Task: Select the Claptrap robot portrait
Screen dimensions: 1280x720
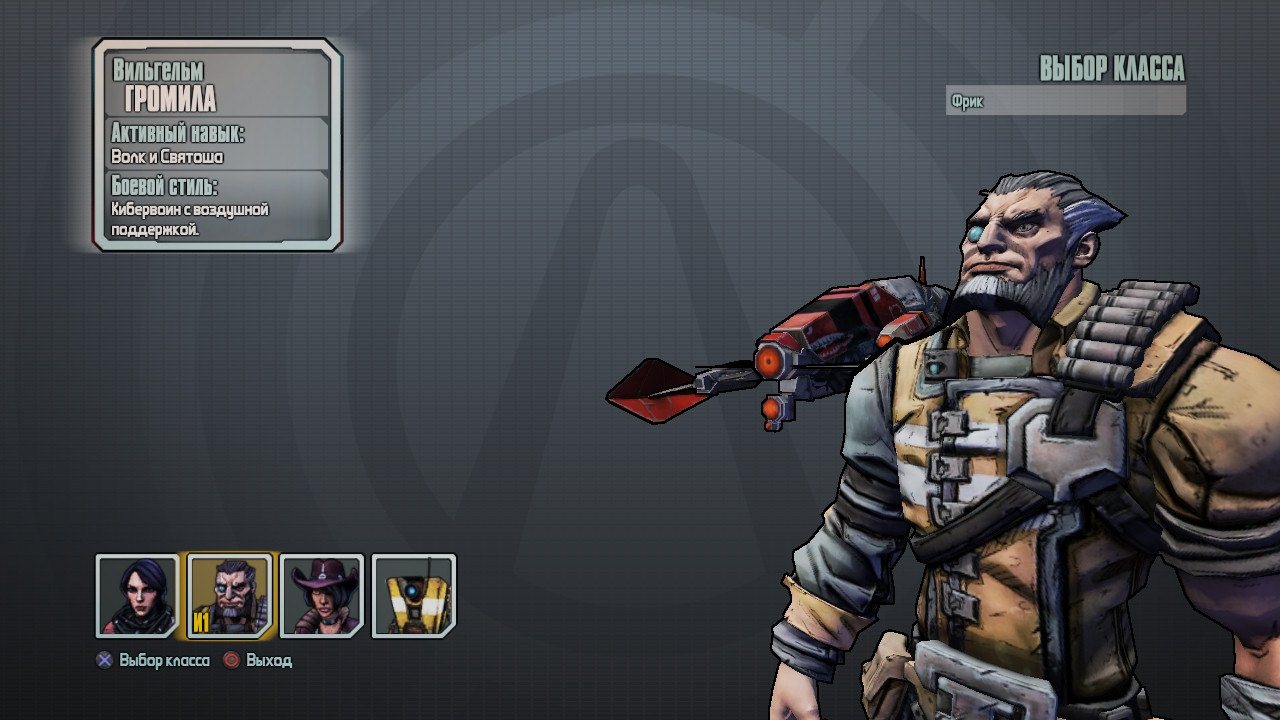Action: [413, 596]
